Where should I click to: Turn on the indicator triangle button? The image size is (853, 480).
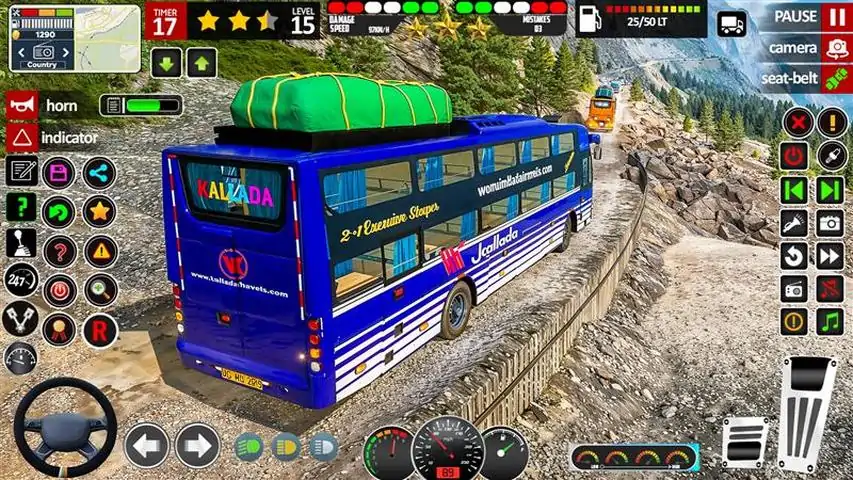pos(21,137)
